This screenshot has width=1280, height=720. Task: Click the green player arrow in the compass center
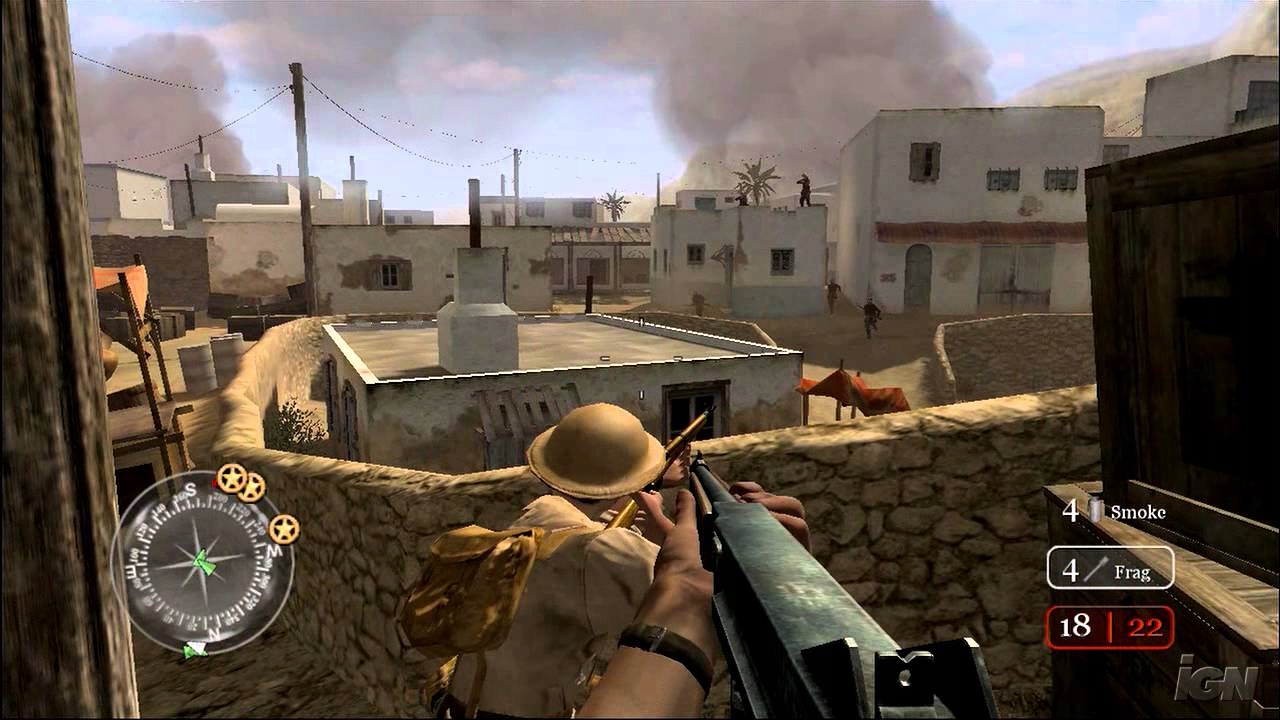[205, 562]
